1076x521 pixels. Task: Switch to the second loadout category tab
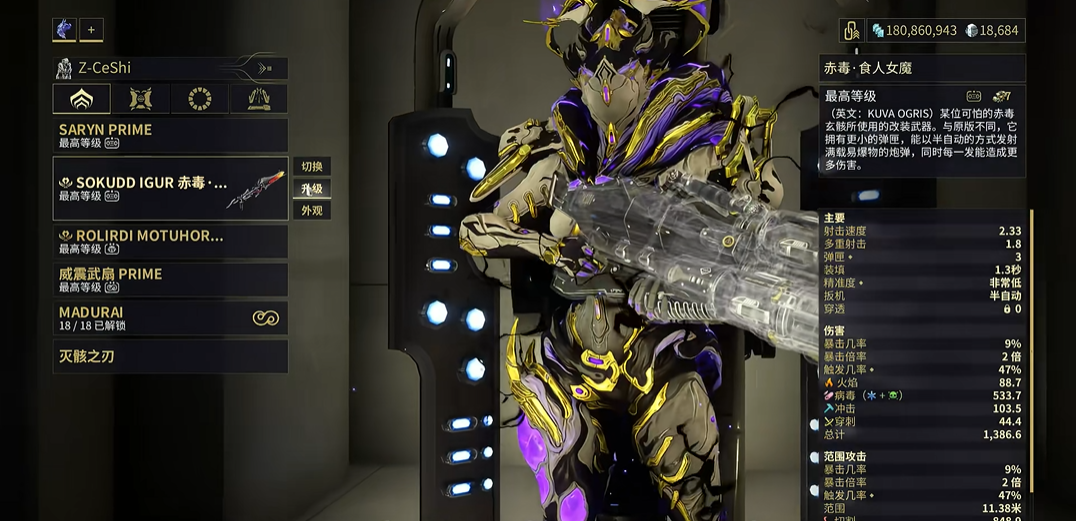tap(141, 99)
